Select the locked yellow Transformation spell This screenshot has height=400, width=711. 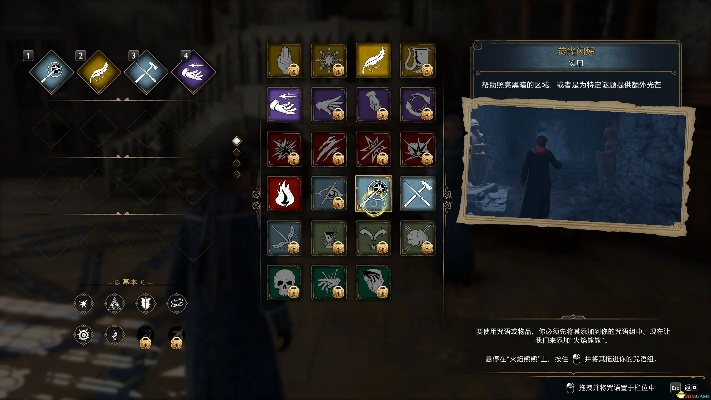coord(417,61)
